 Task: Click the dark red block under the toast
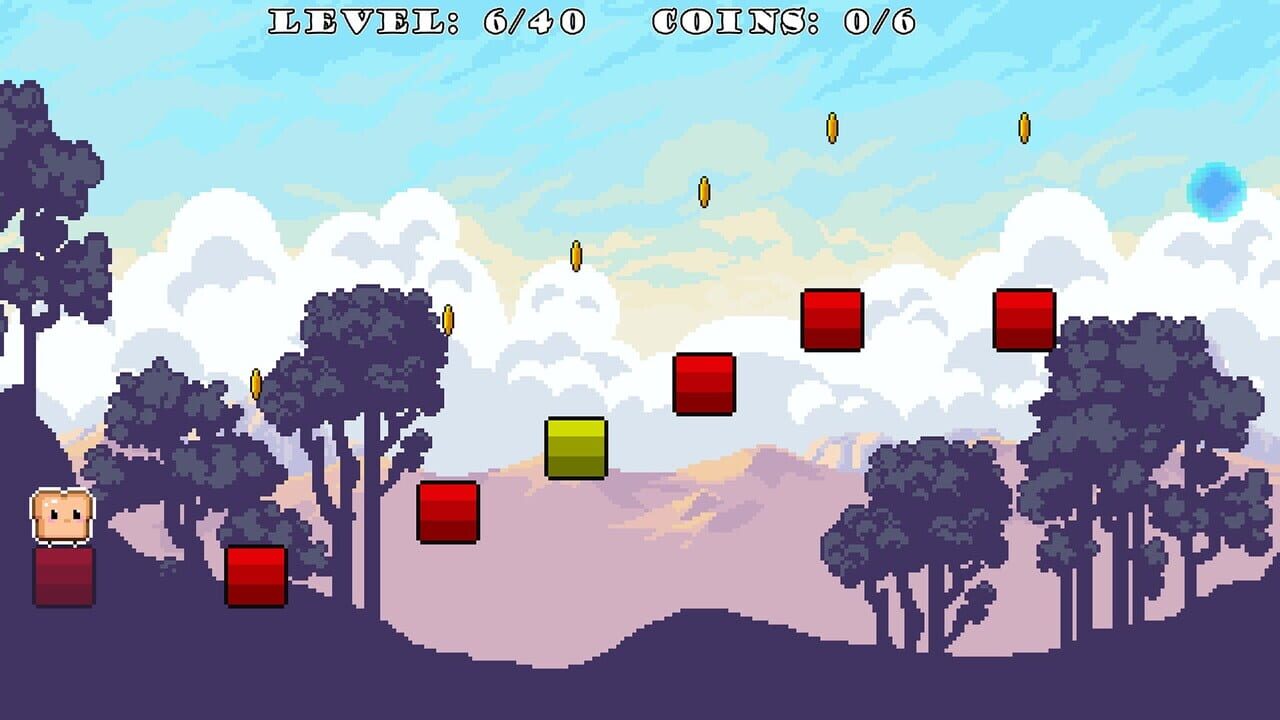(x=62, y=575)
